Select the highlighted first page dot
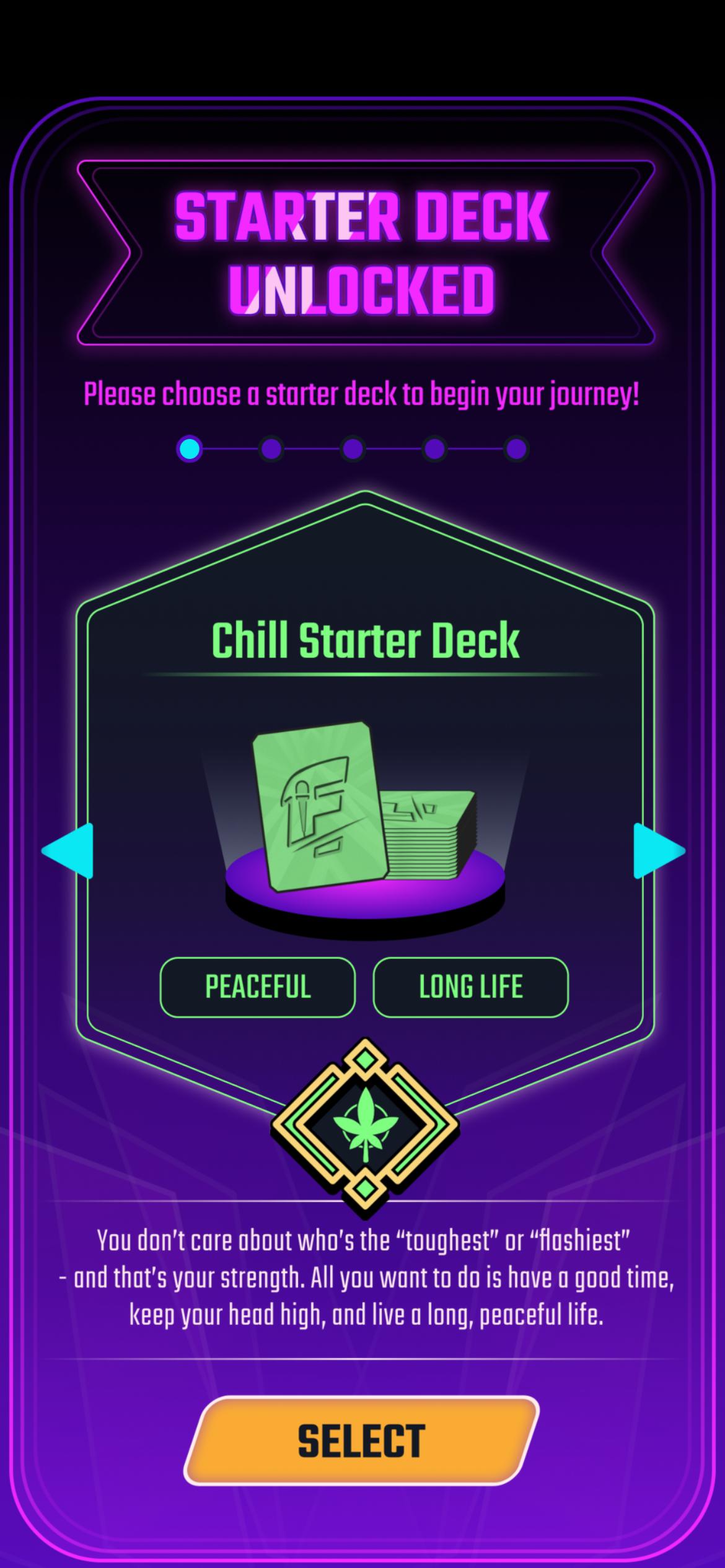The width and height of the screenshot is (725, 1568). 189,449
